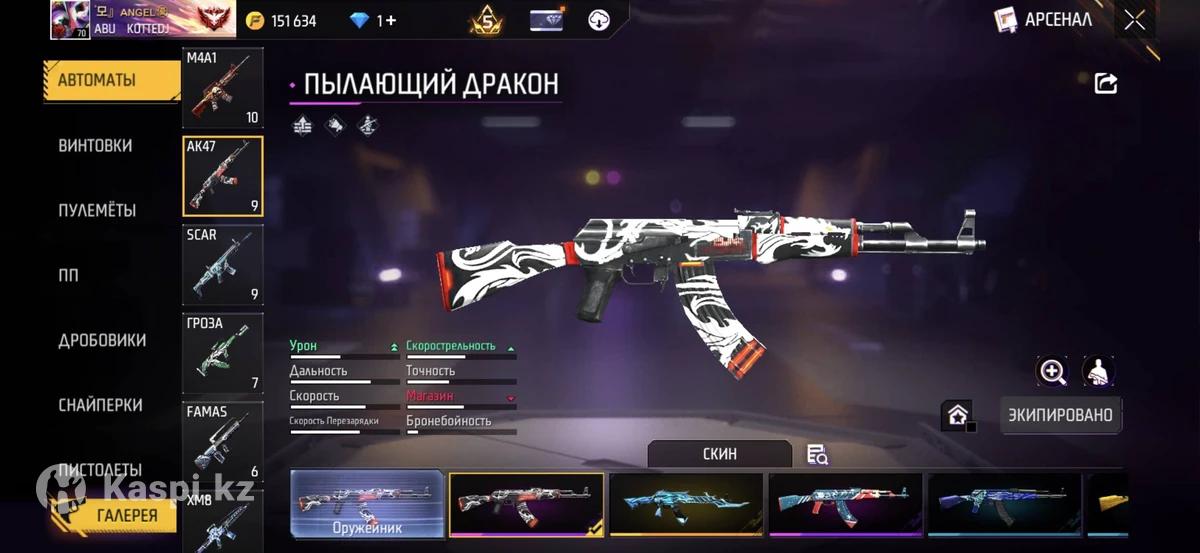
Task: Open the Снайперки category
Action: [100, 405]
